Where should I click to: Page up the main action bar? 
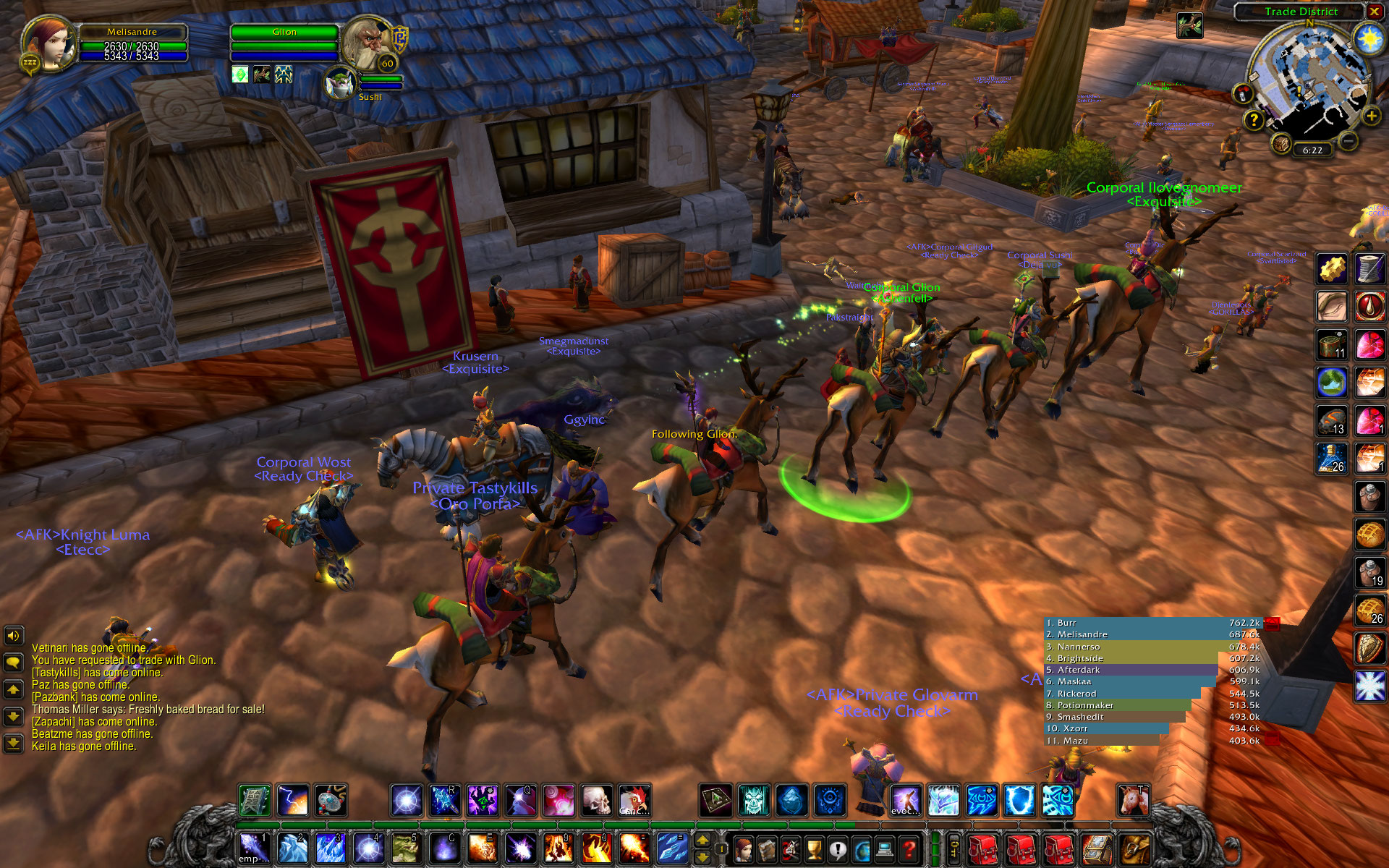[x=702, y=841]
